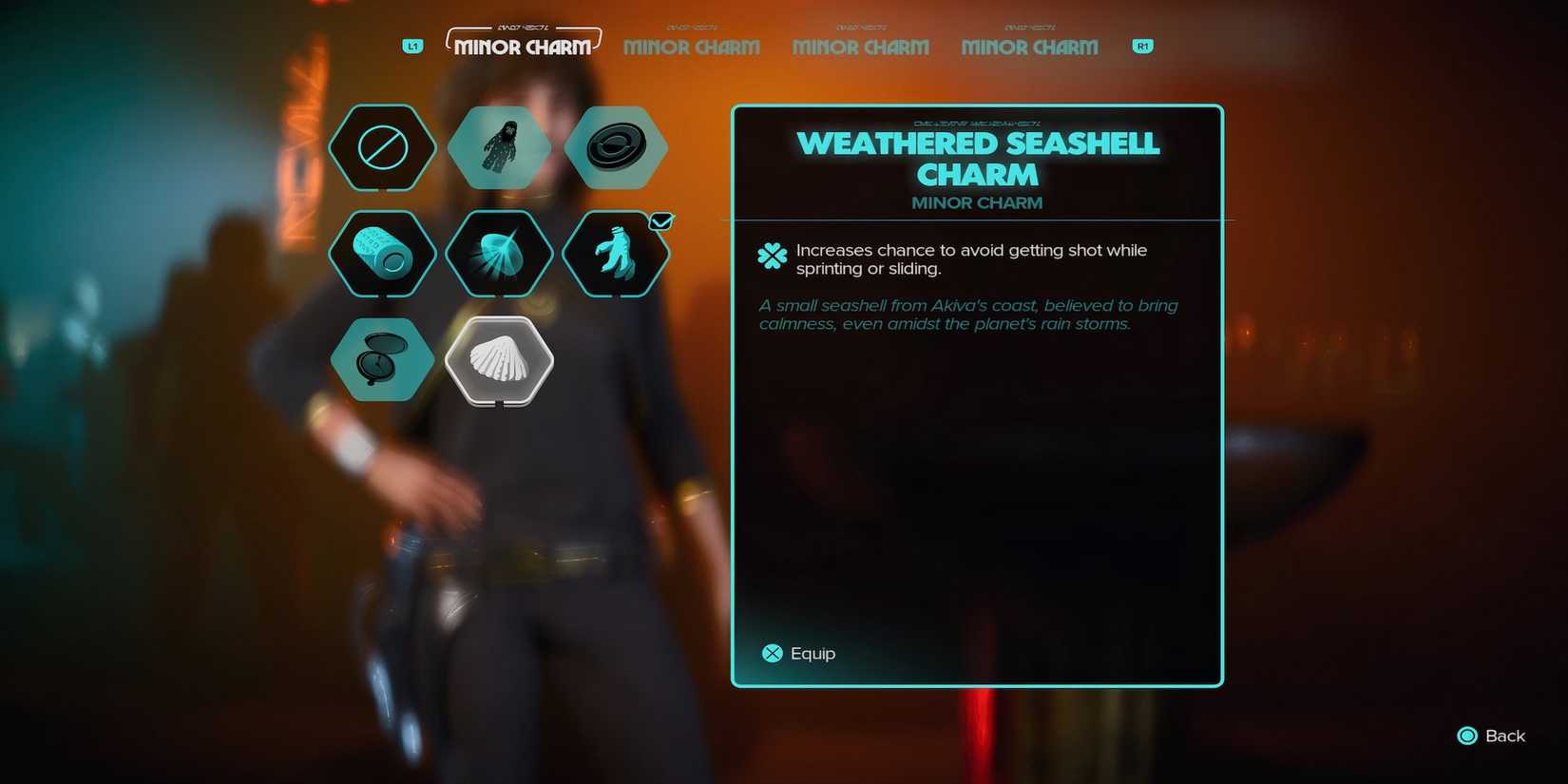Screen dimensions: 1568x784
Task: Click the clover effect icon beside the description
Action: pos(772,255)
